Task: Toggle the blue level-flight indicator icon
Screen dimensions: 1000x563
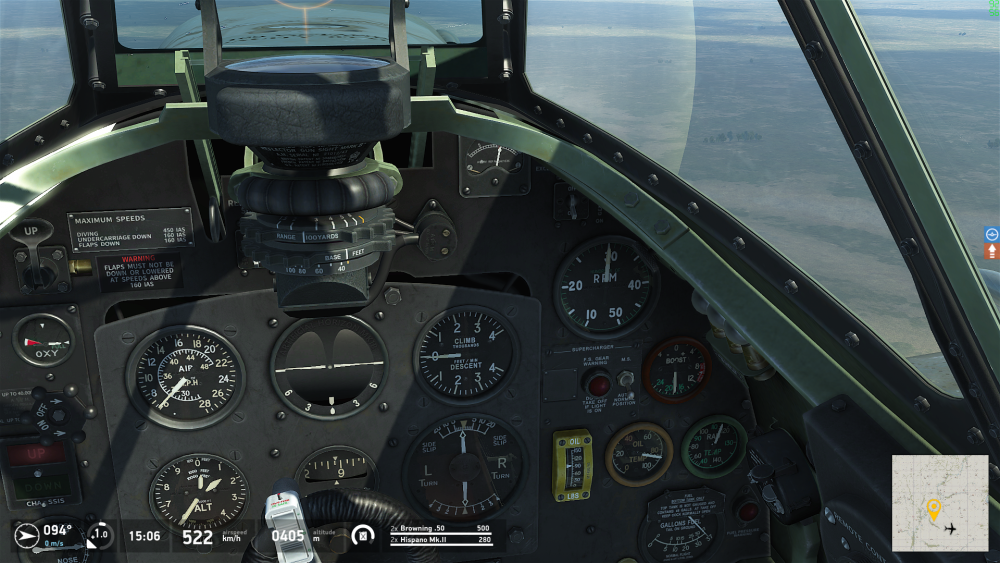Action: [x=992, y=234]
